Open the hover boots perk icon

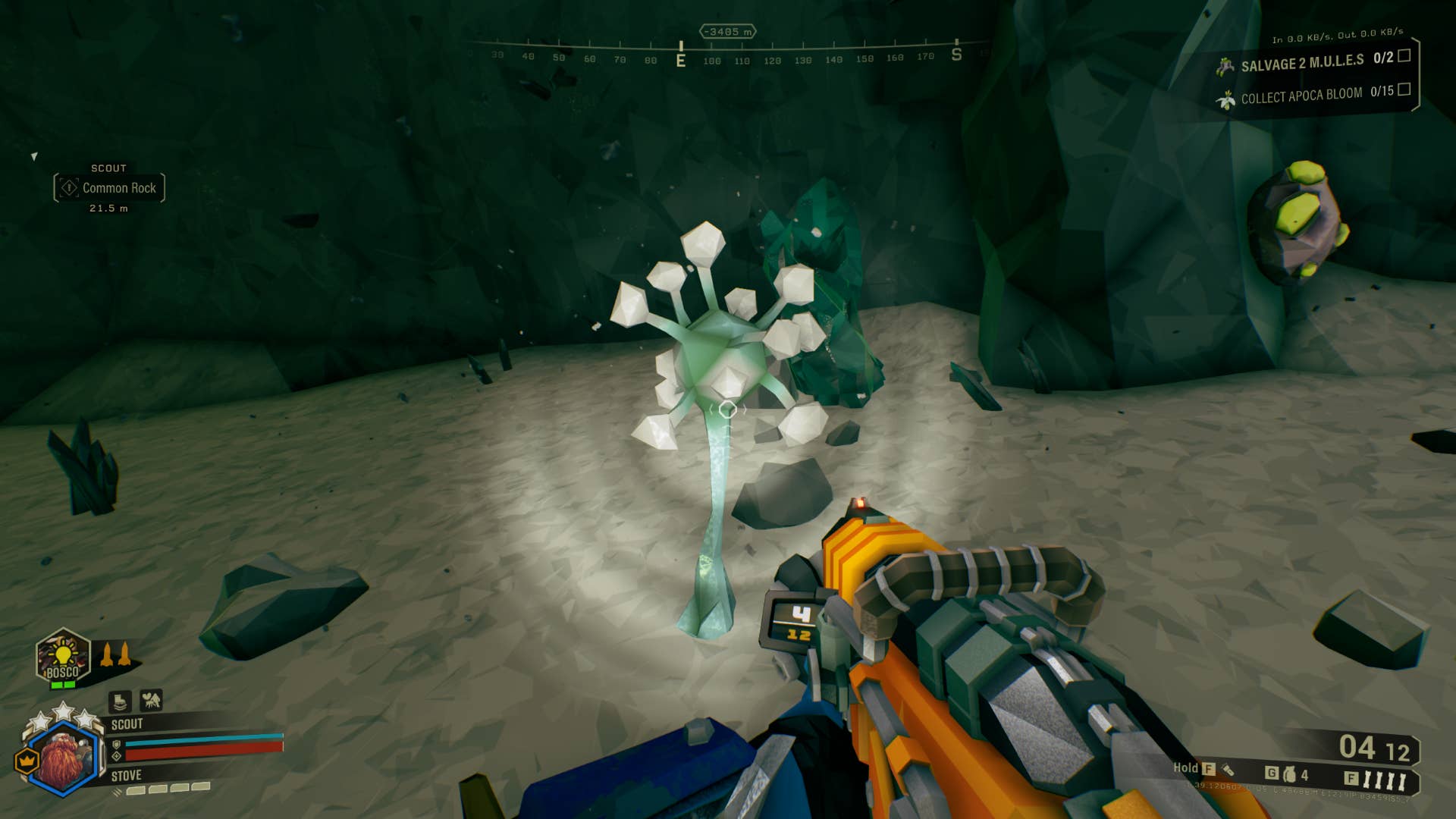pyautogui.click(x=121, y=701)
